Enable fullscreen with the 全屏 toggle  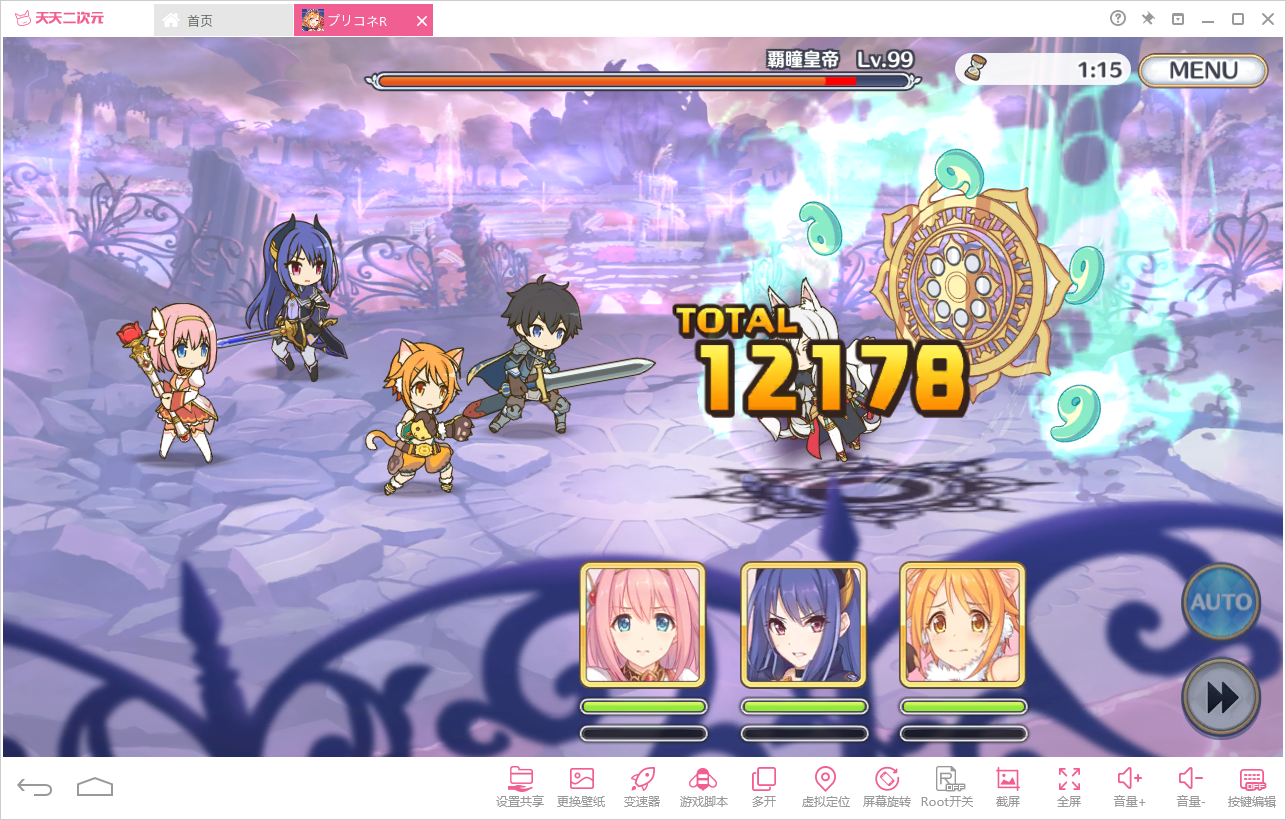coord(1068,785)
